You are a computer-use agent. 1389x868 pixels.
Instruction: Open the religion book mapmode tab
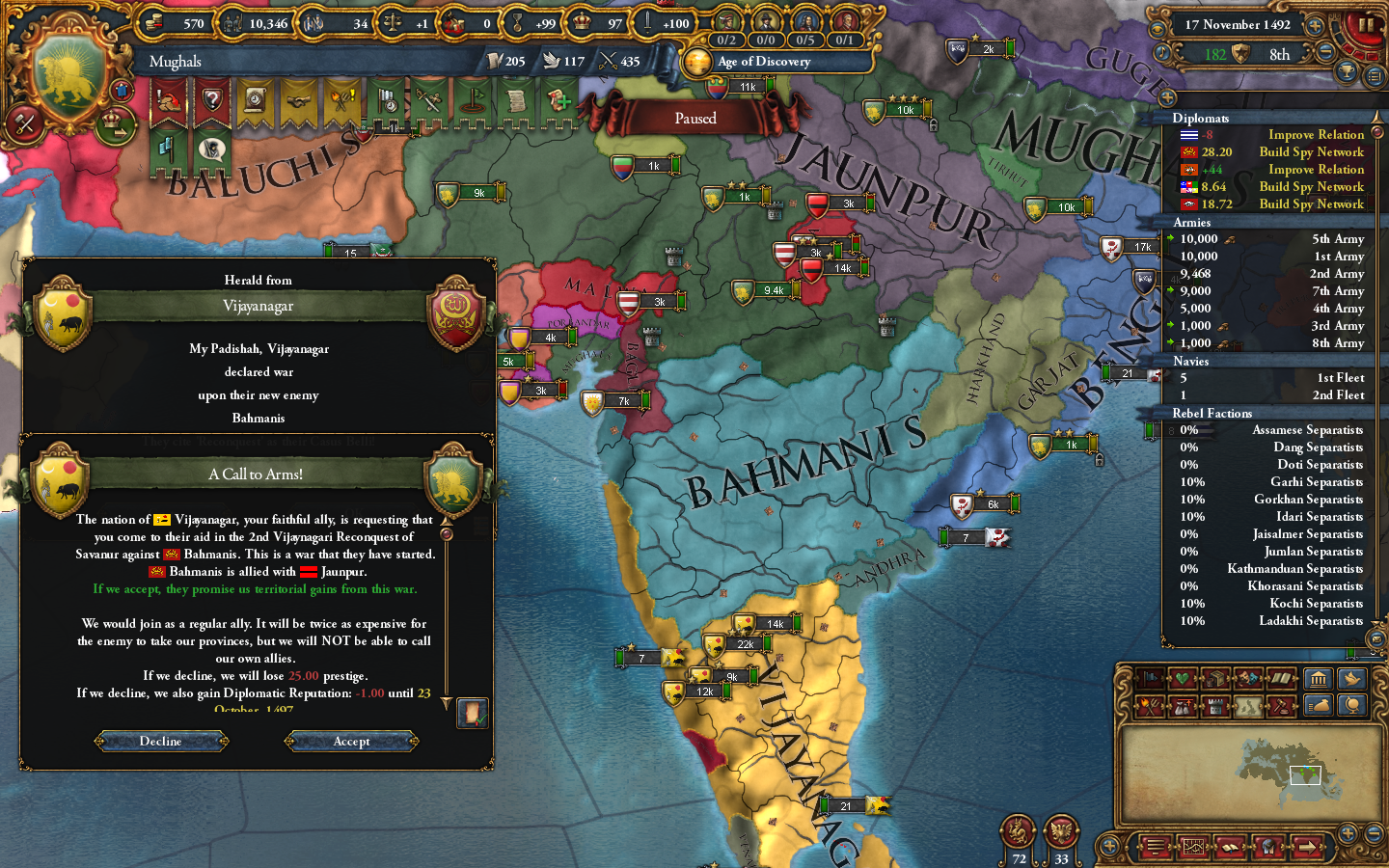coord(1282,679)
